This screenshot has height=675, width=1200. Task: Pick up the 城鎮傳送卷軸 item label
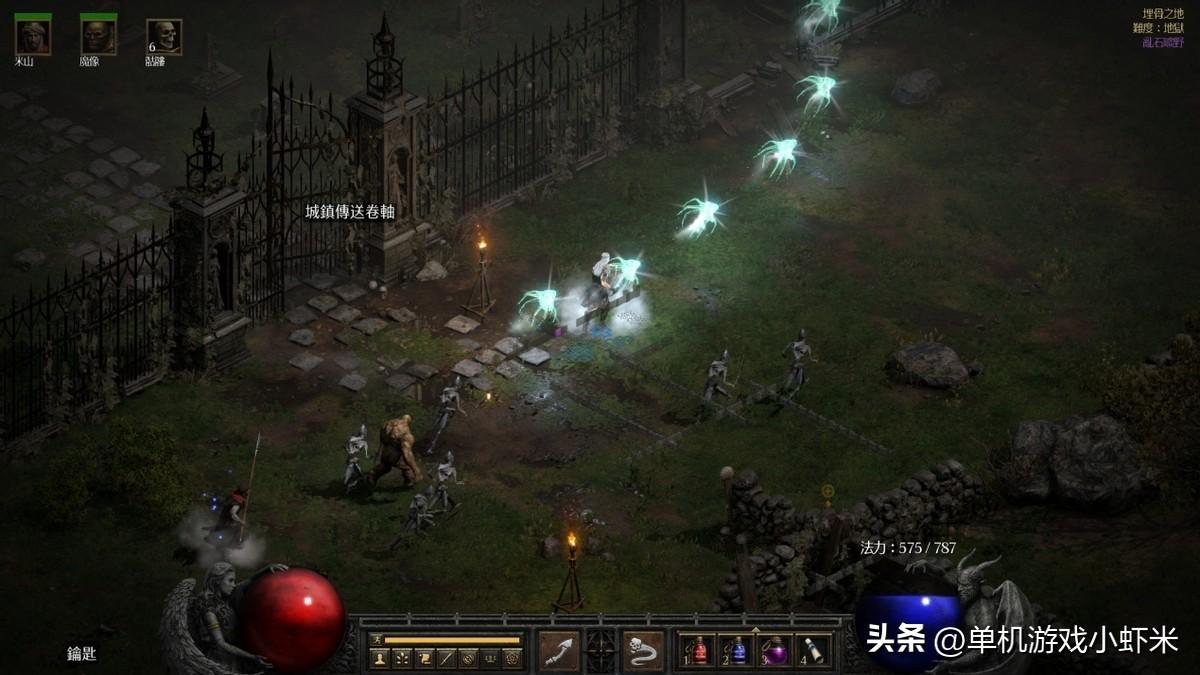point(350,212)
